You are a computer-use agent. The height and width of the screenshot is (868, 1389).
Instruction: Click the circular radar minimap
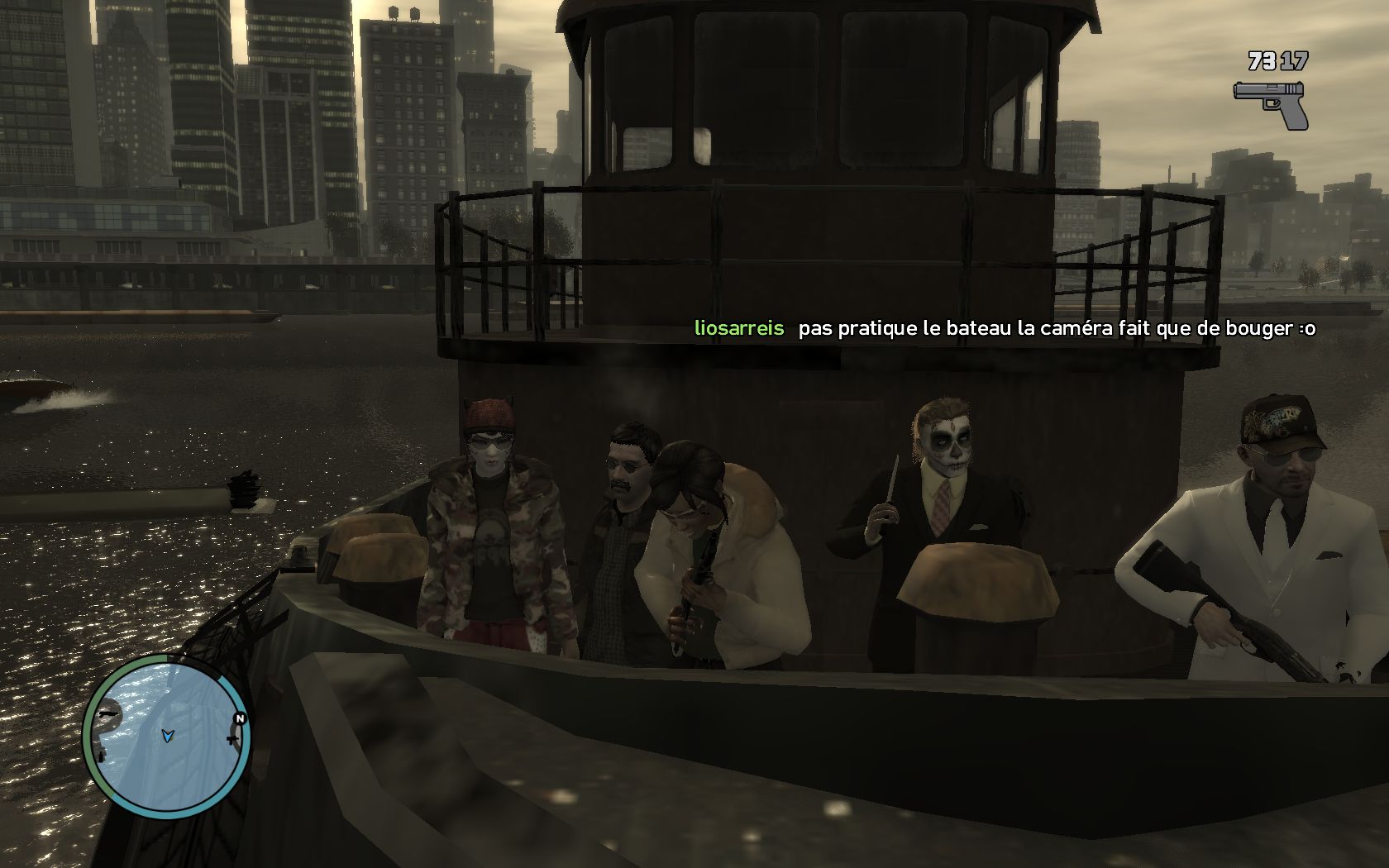tap(166, 735)
